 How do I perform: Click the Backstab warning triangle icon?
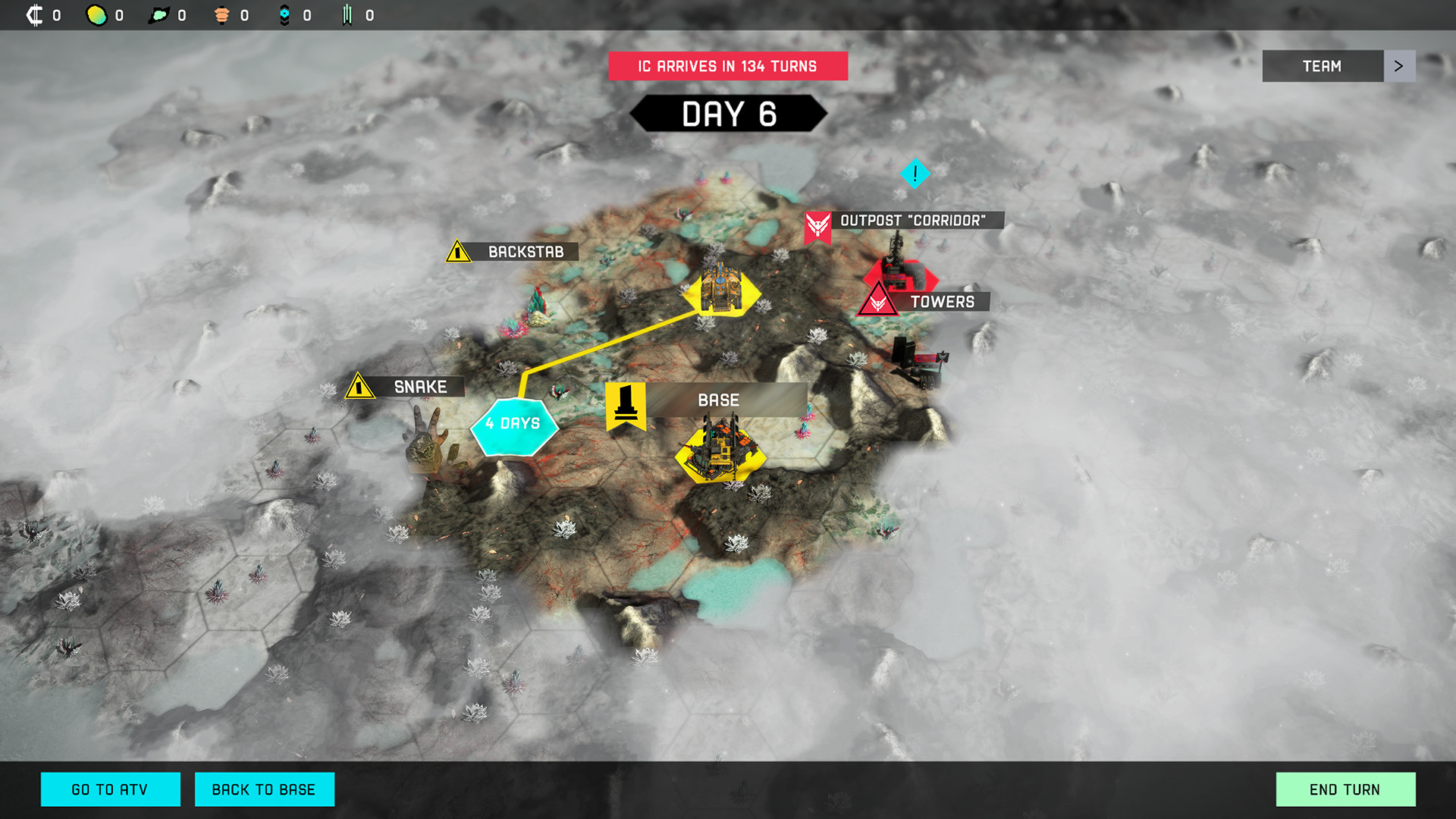point(457,251)
